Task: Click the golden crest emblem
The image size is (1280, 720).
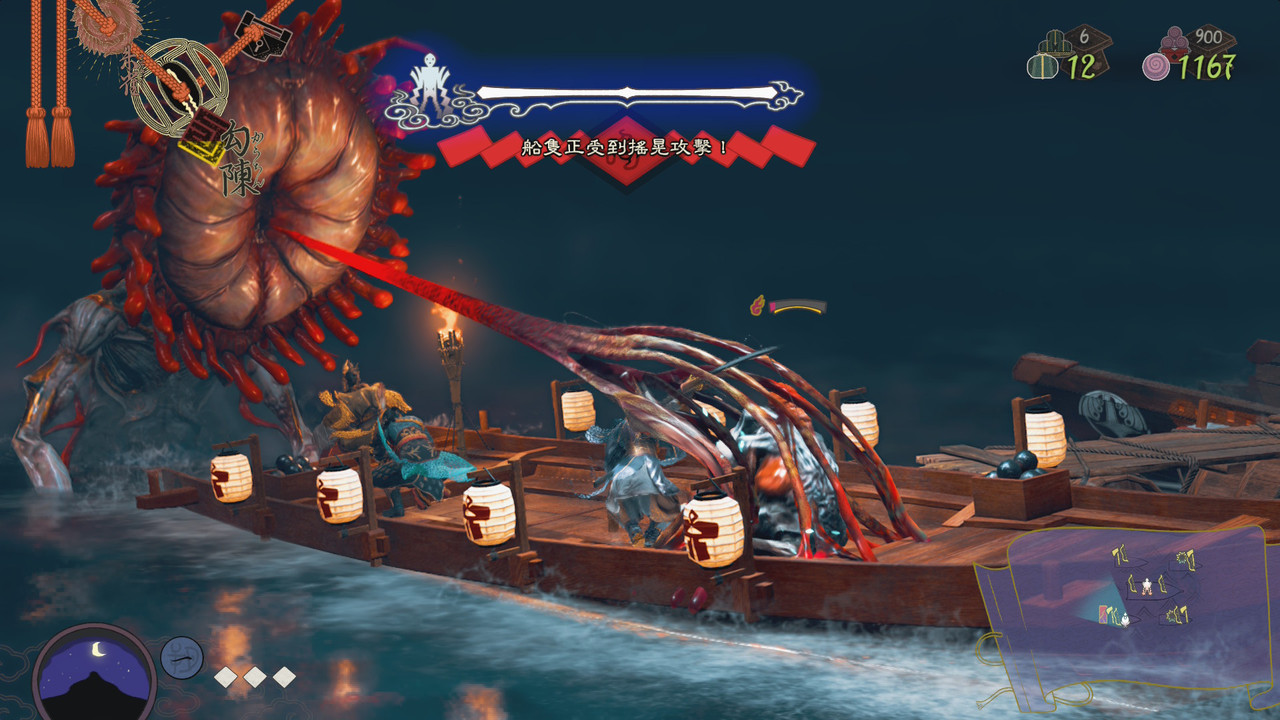Action: (179, 86)
